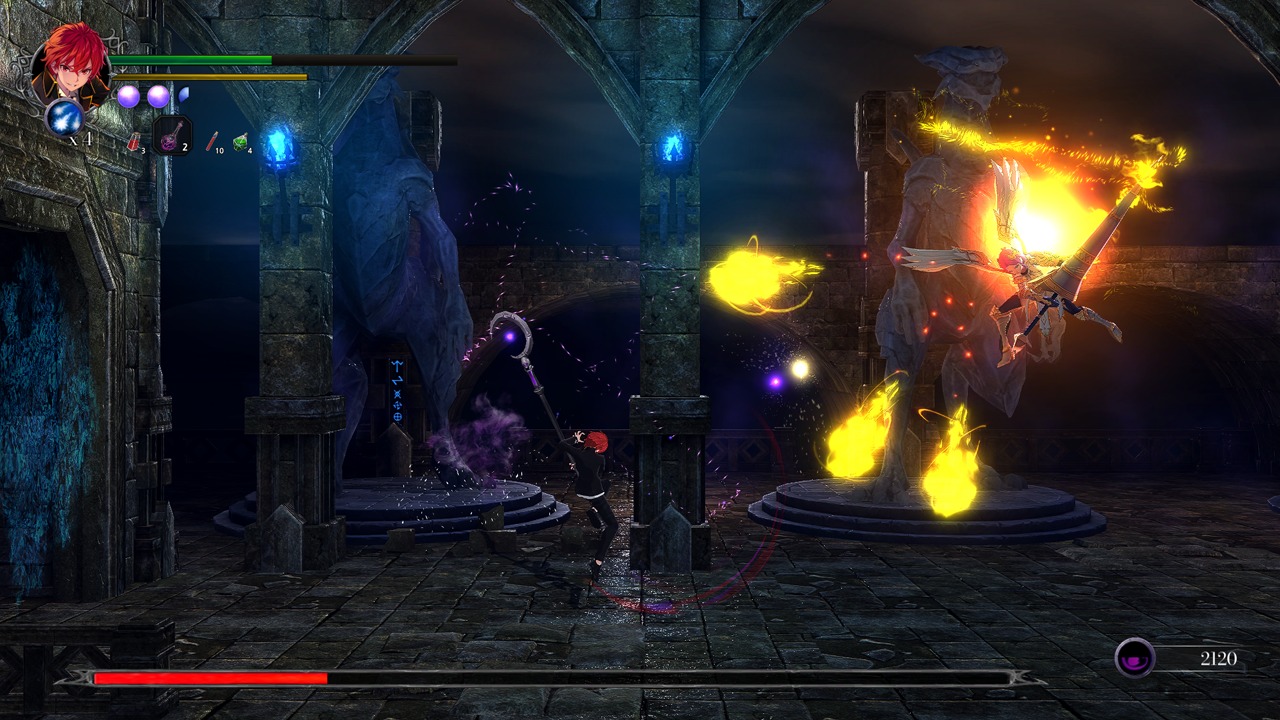1280x720 pixels.
Task: Click the purple eye currency icon
Action: point(1135,657)
